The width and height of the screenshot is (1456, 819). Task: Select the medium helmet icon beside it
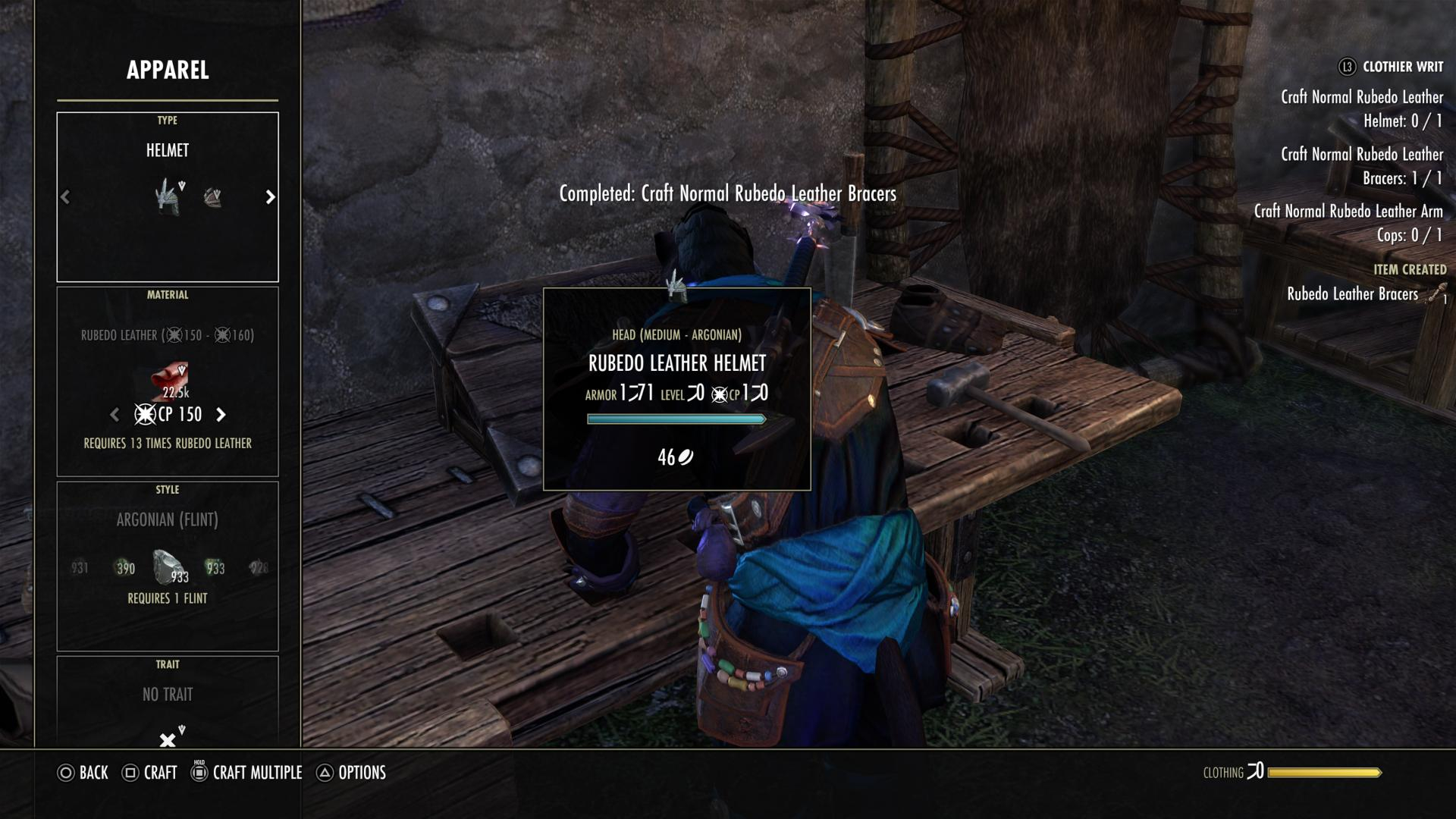point(213,196)
